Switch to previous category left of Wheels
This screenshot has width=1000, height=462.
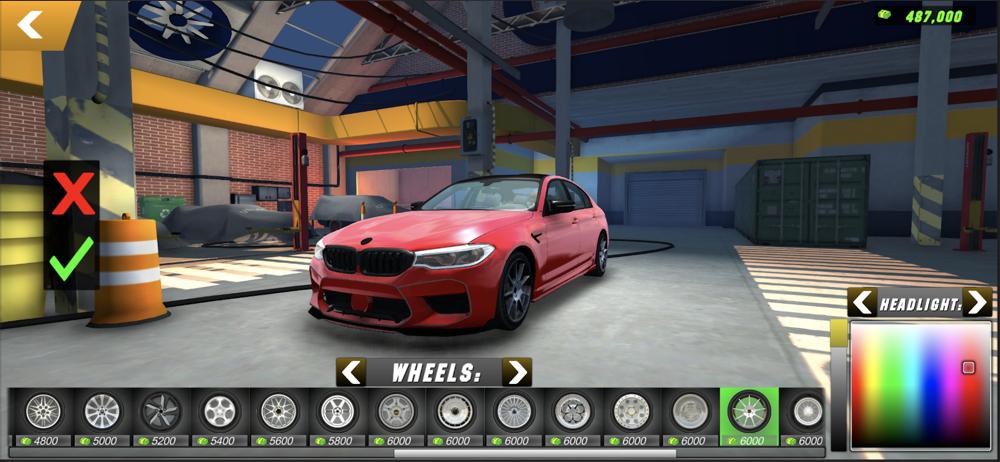click(x=350, y=373)
